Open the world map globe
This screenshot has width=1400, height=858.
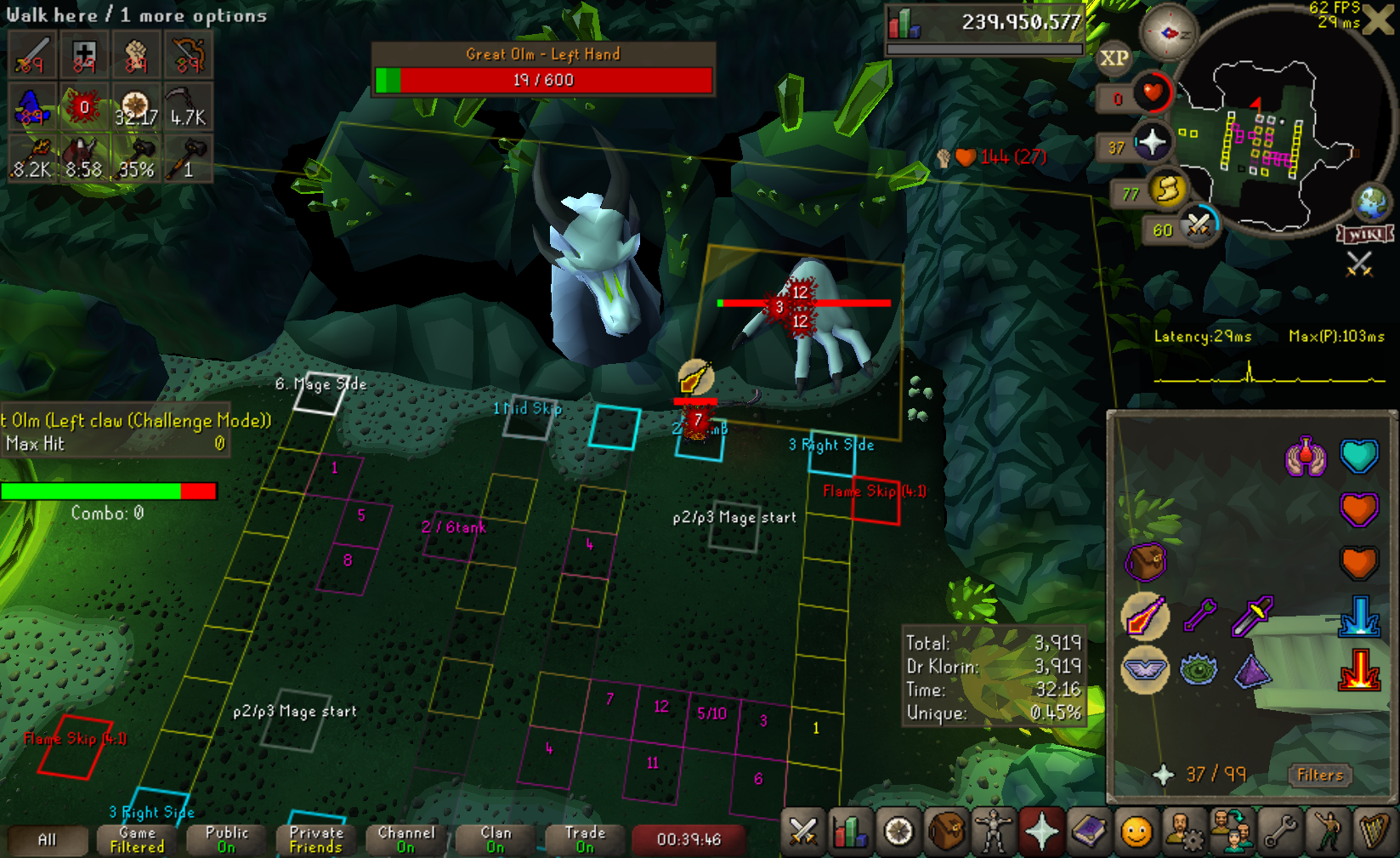[x=1371, y=202]
